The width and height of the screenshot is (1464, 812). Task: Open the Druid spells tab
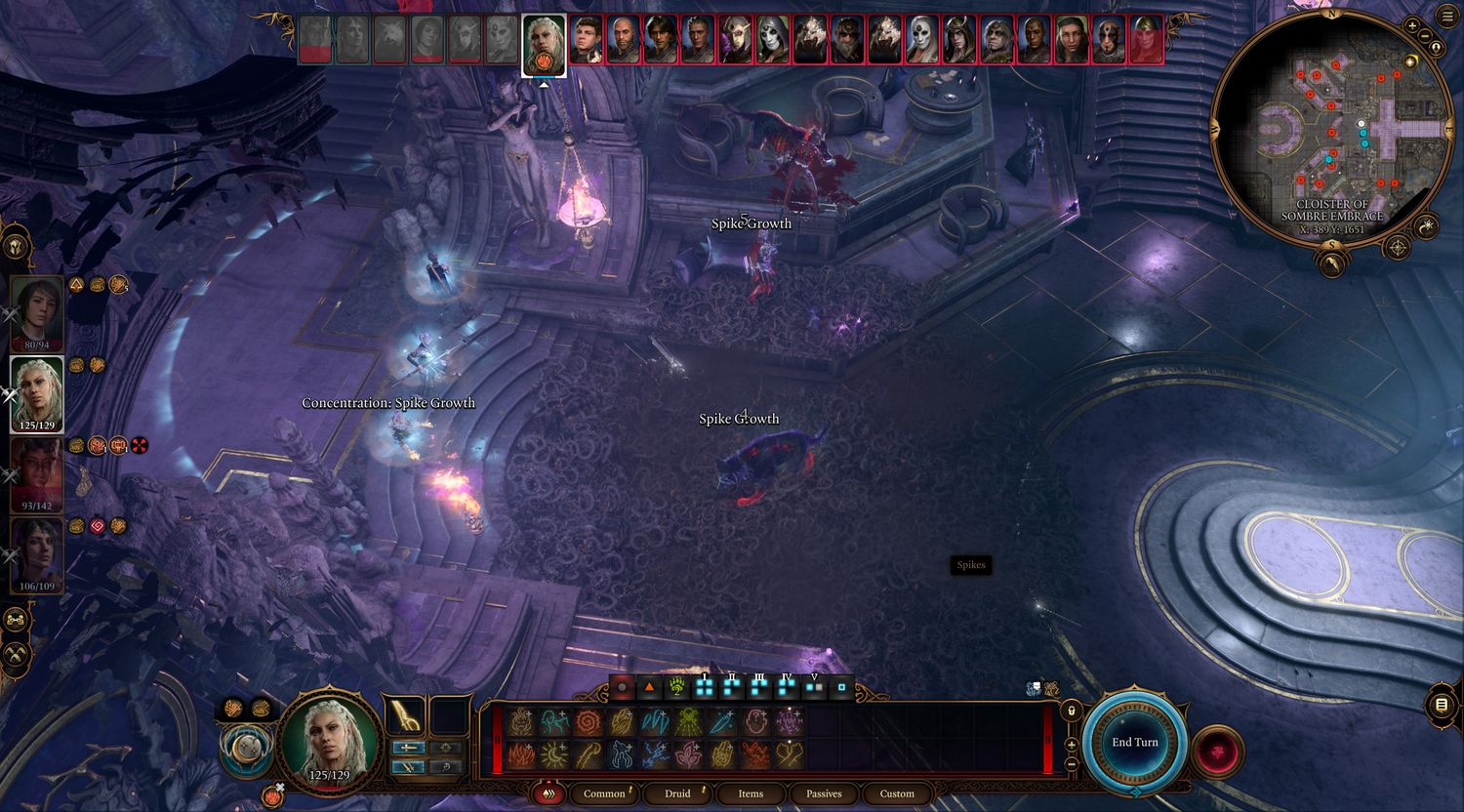[677, 793]
